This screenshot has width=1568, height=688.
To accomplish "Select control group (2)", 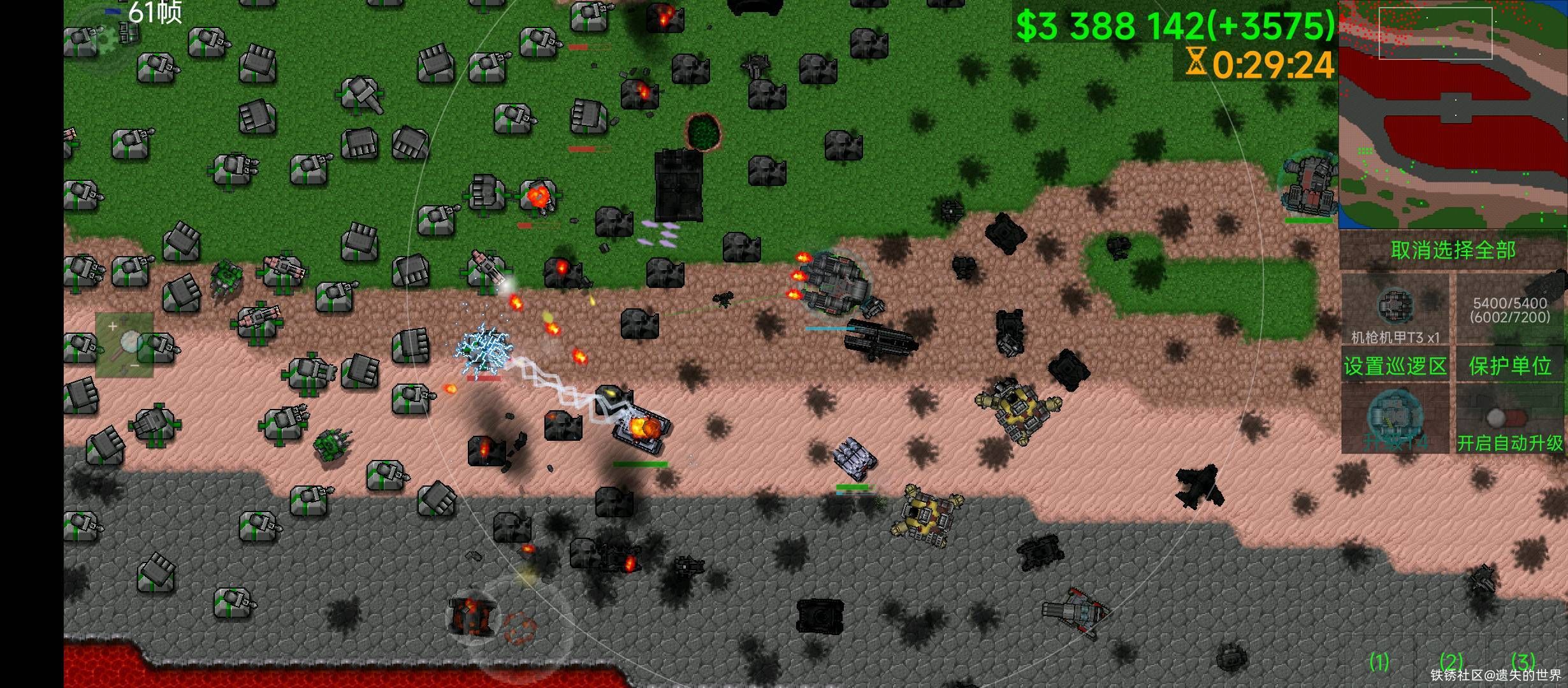I will pos(1452,663).
